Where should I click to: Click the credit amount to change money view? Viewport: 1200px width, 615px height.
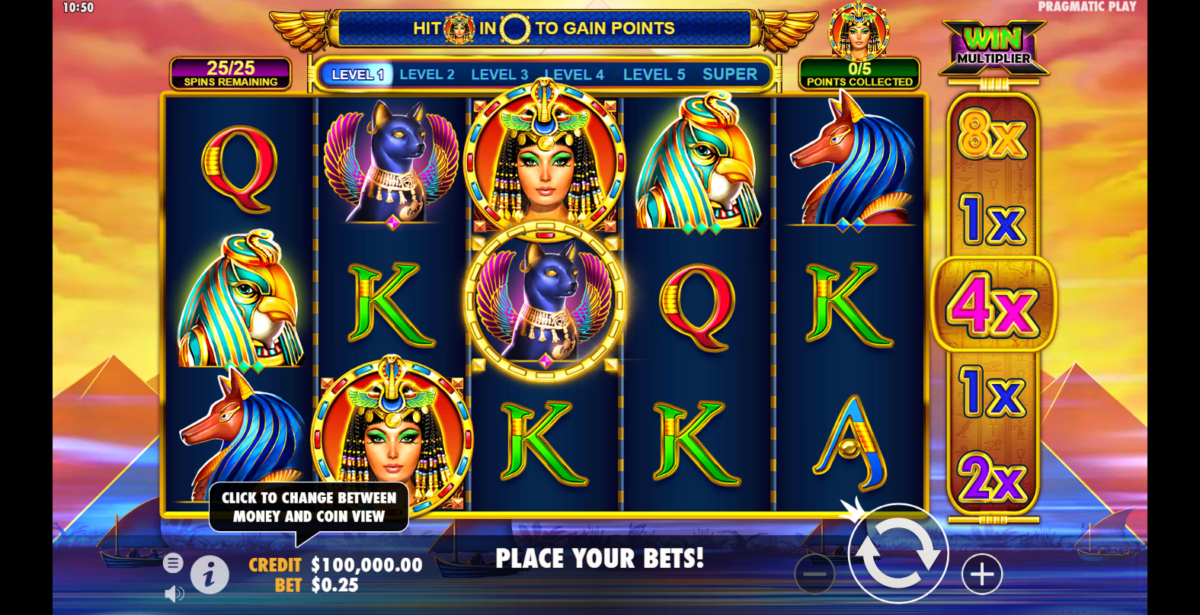tap(366, 565)
